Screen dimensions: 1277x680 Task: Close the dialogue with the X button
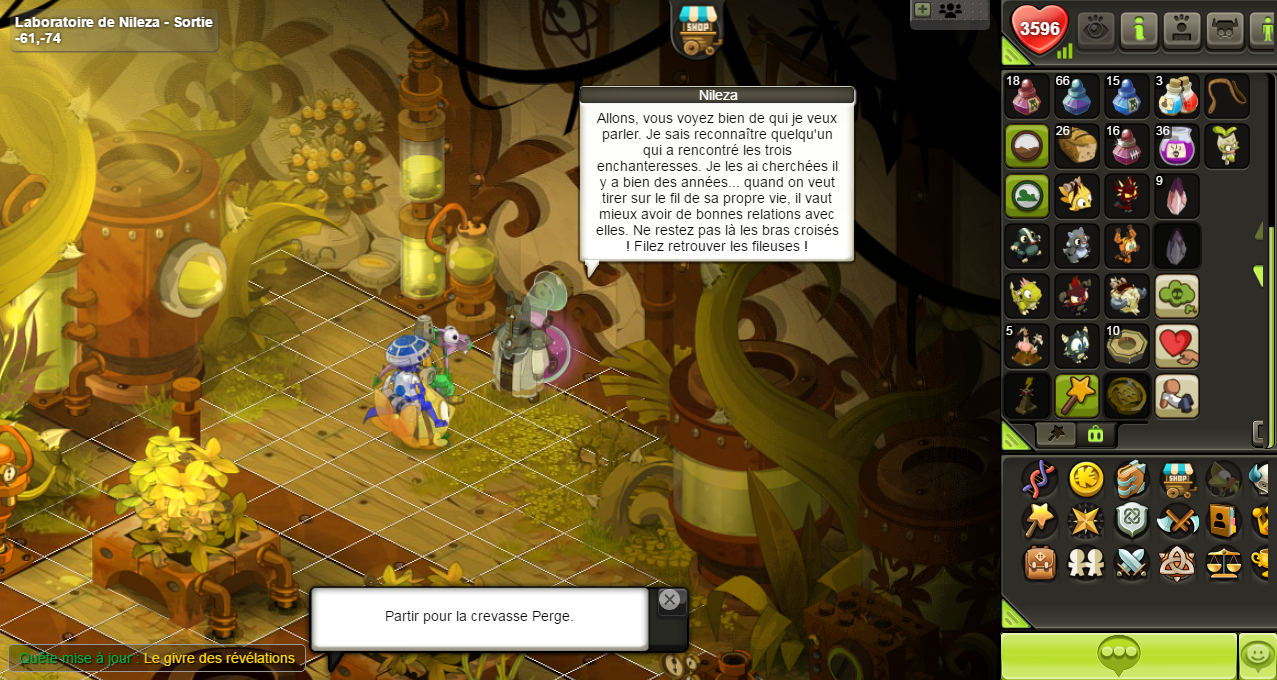tap(670, 600)
